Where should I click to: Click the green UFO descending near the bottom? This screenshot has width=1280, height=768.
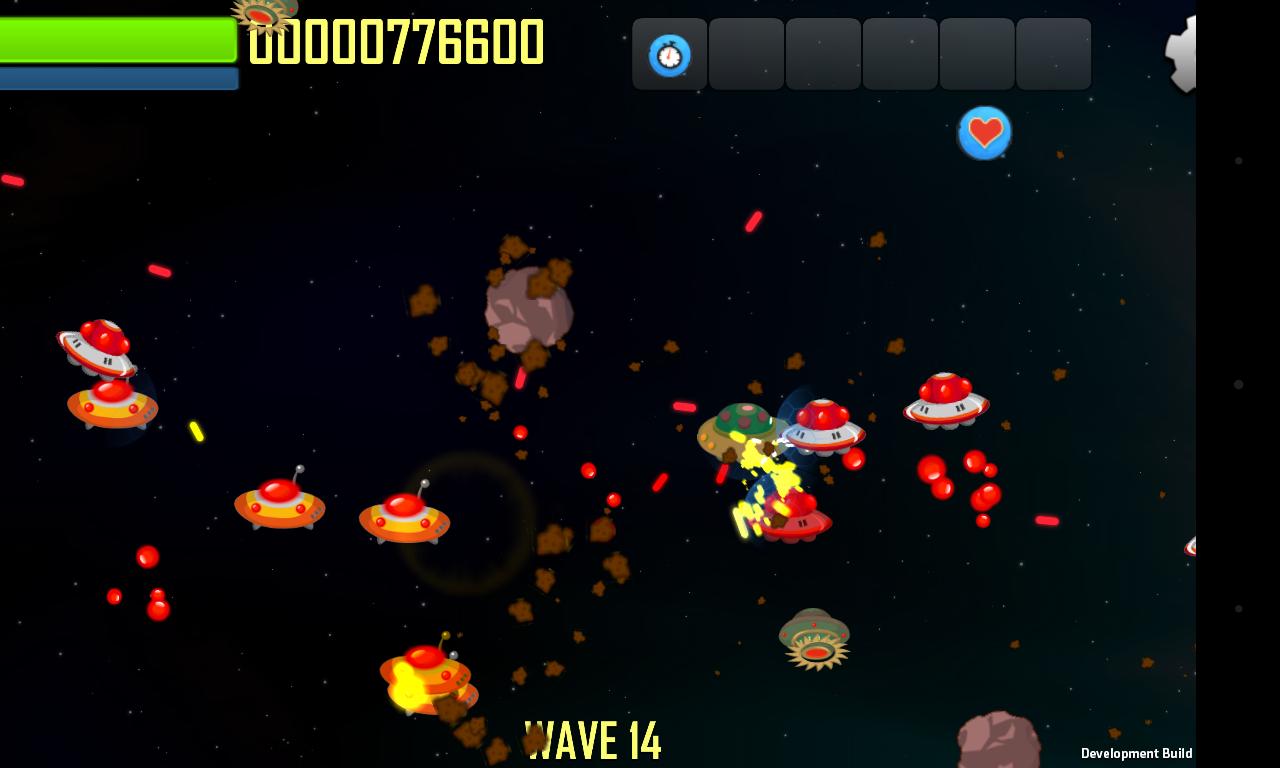[x=815, y=637]
